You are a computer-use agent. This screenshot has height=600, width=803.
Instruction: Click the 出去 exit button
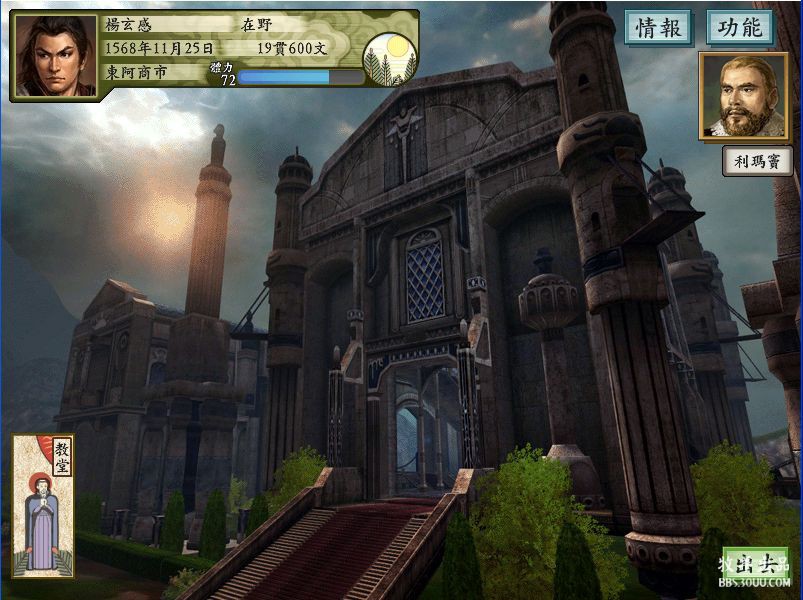coord(755,565)
